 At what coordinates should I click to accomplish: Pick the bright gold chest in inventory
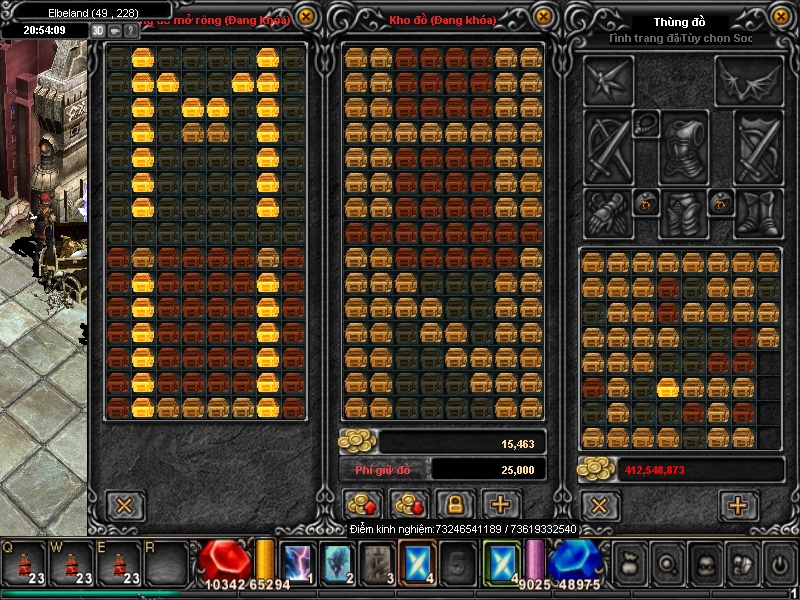(668, 387)
